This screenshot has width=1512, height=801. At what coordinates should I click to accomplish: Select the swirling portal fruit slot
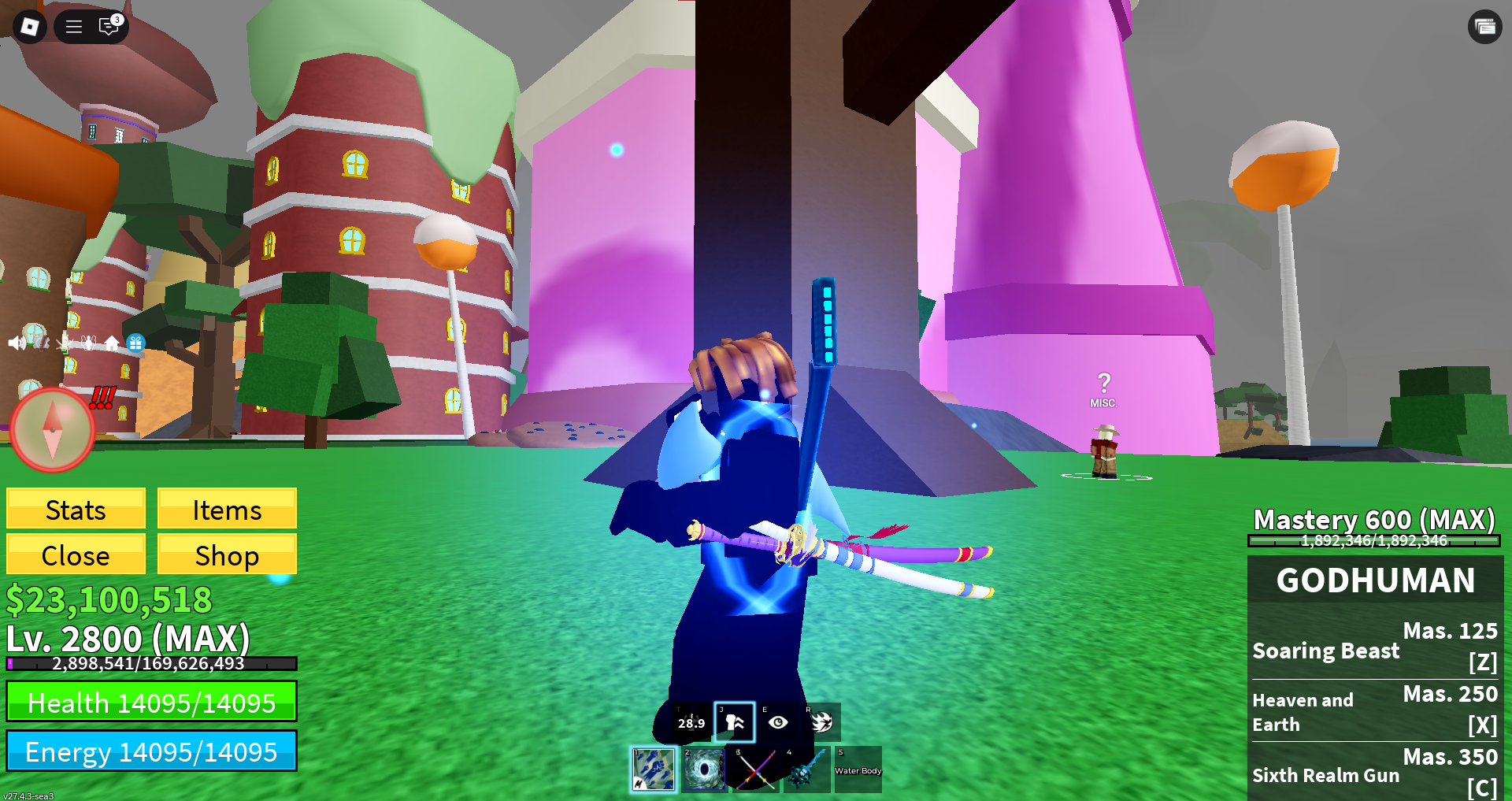click(x=703, y=769)
